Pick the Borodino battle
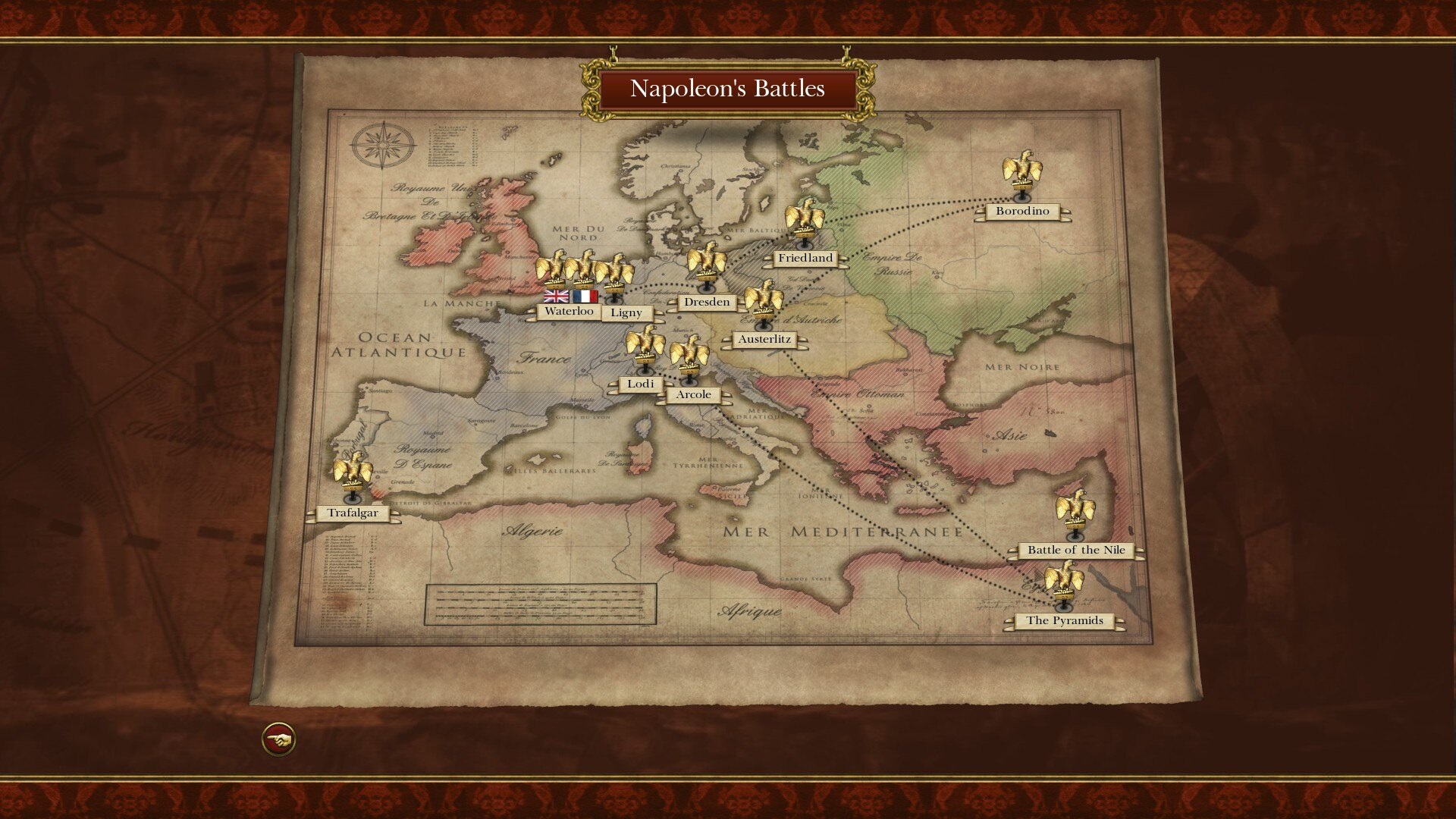 pyautogui.click(x=1022, y=211)
